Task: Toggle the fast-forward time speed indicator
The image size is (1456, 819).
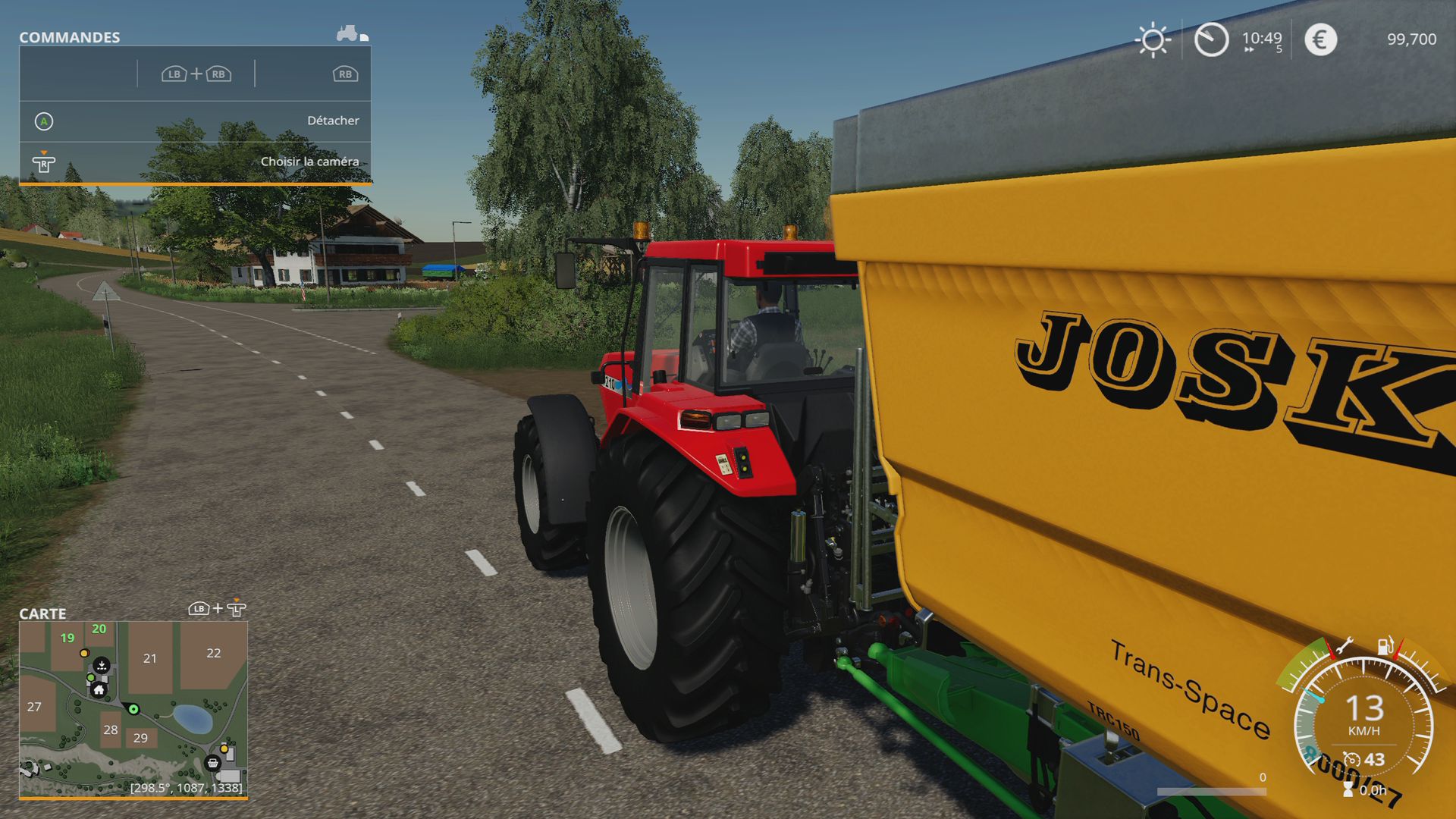Action: [x=1248, y=50]
